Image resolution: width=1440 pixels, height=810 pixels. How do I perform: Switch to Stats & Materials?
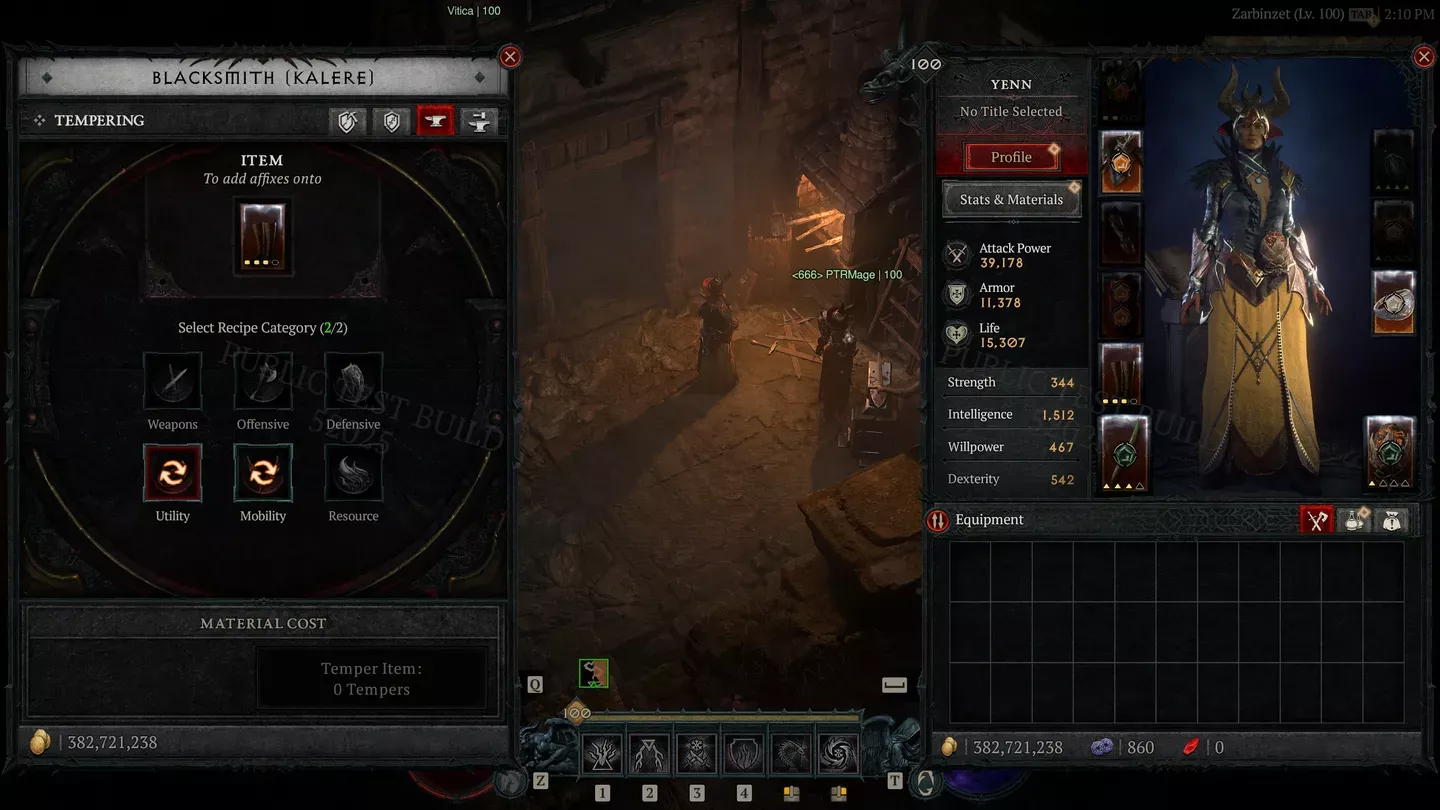click(x=1012, y=199)
